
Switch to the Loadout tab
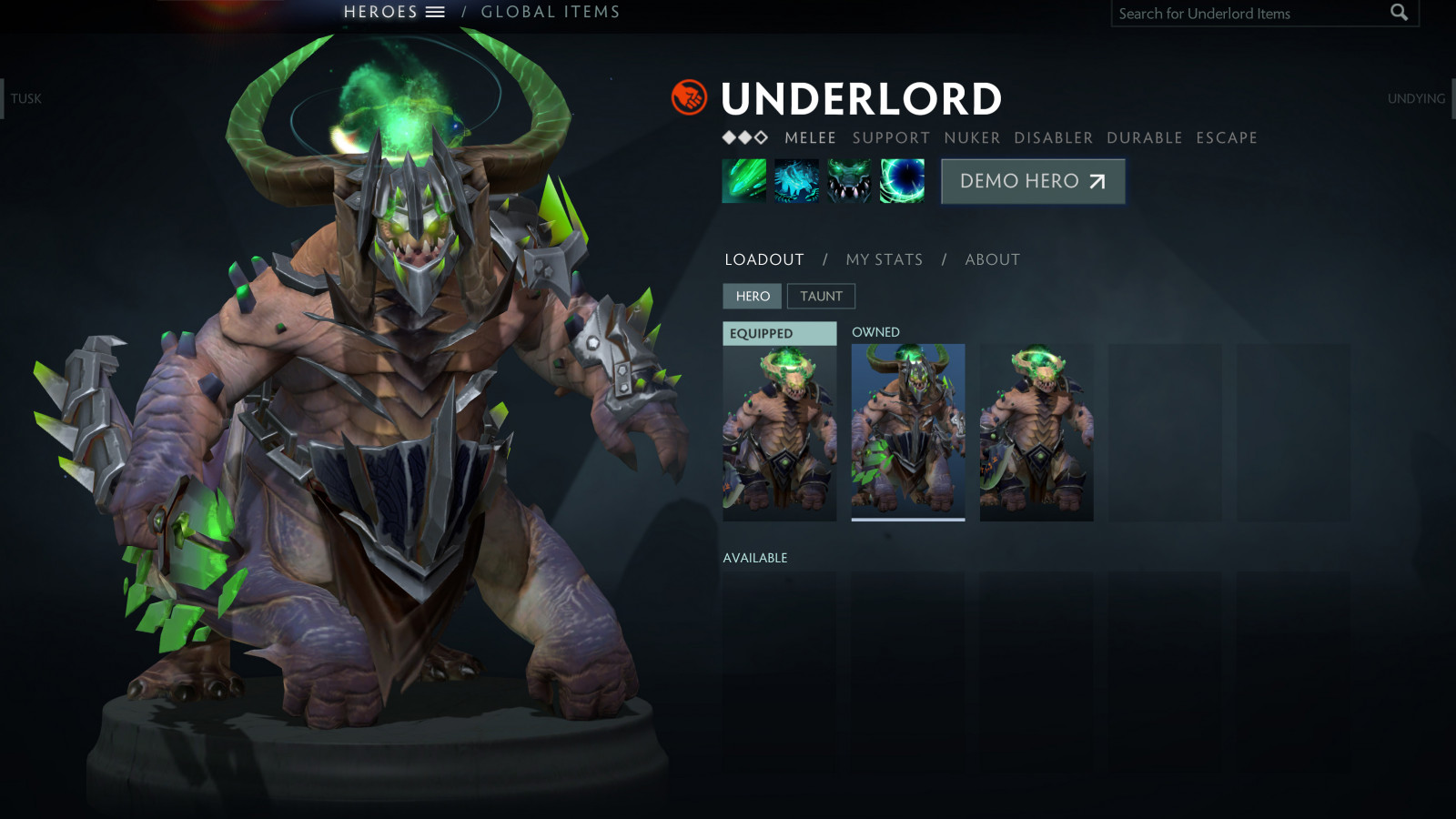tap(764, 259)
